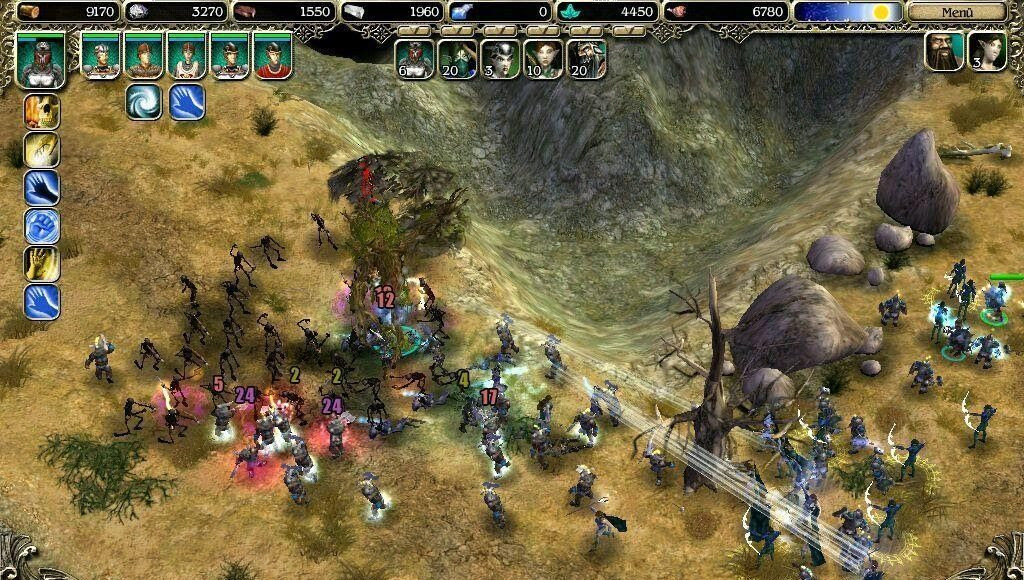Cast the blue swirl vortex spell
Image resolution: width=1024 pixels, height=580 pixels.
[x=144, y=102]
